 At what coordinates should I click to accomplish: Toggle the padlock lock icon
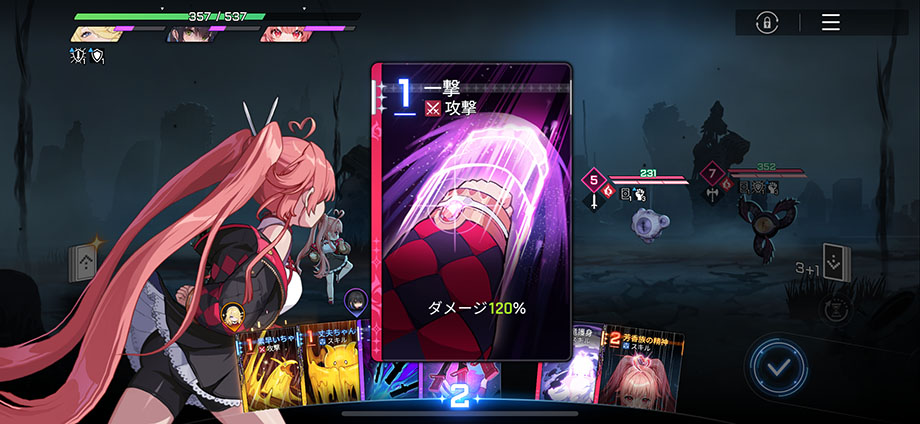click(768, 22)
